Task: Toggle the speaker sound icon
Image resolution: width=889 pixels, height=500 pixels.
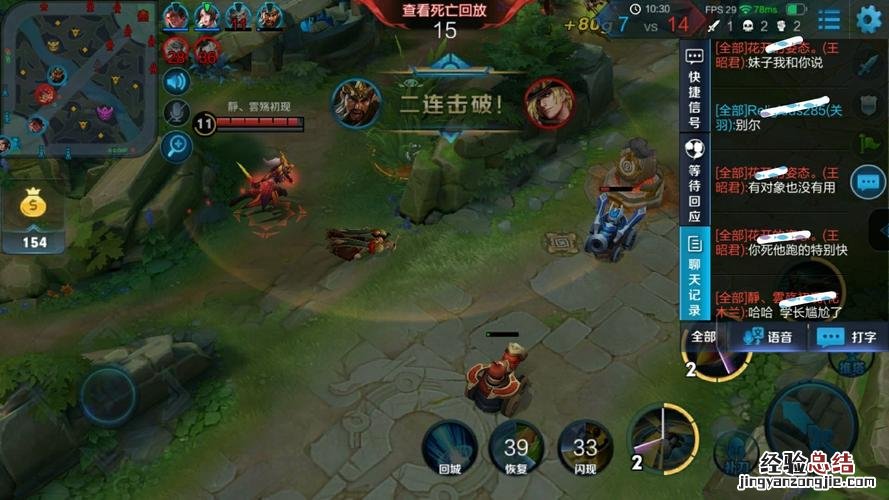Action: [177, 82]
